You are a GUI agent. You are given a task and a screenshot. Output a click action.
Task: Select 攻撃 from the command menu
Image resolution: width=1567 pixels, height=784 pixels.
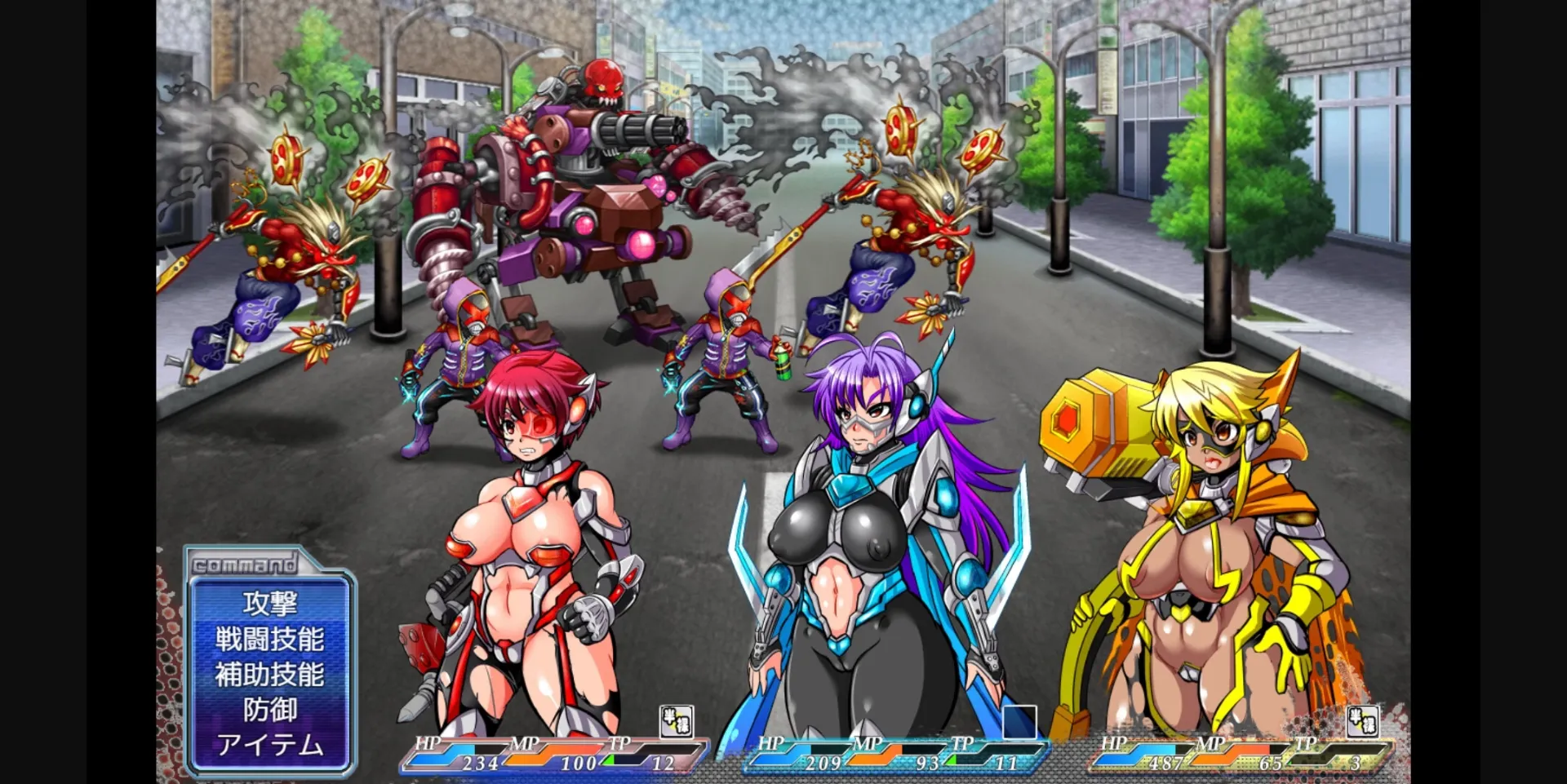pyautogui.click(x=269, y=605)
